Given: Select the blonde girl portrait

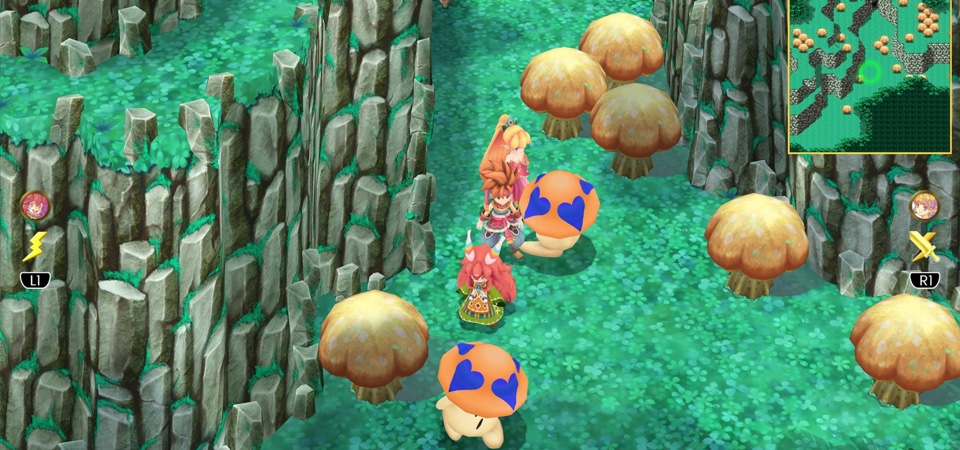Looking at the screenshot, I should [924, 206].
